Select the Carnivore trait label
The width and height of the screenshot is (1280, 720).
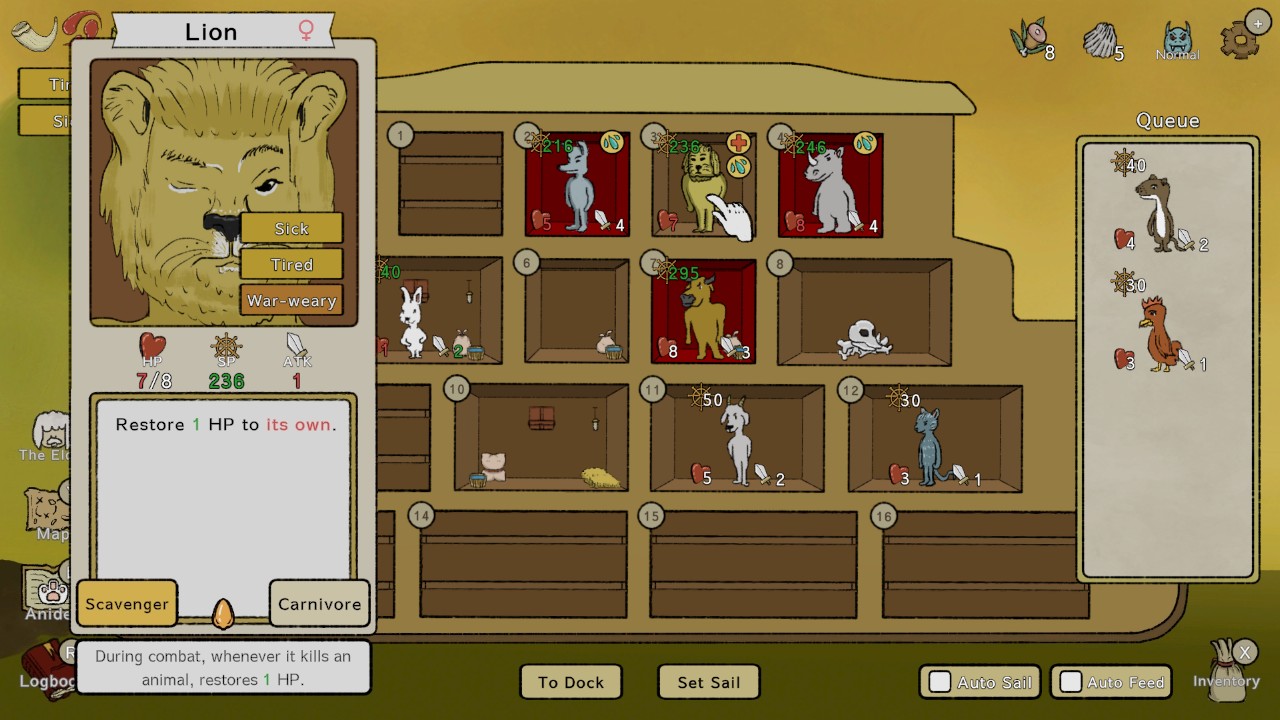(x=319, y=603)
